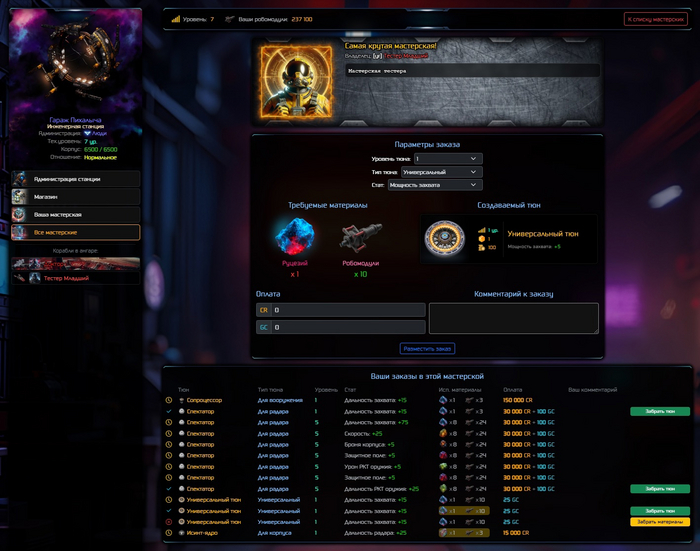Open the Тип тюна dropdown
Viewport: 700px width, 551px height.
click(x=448, y=171)
